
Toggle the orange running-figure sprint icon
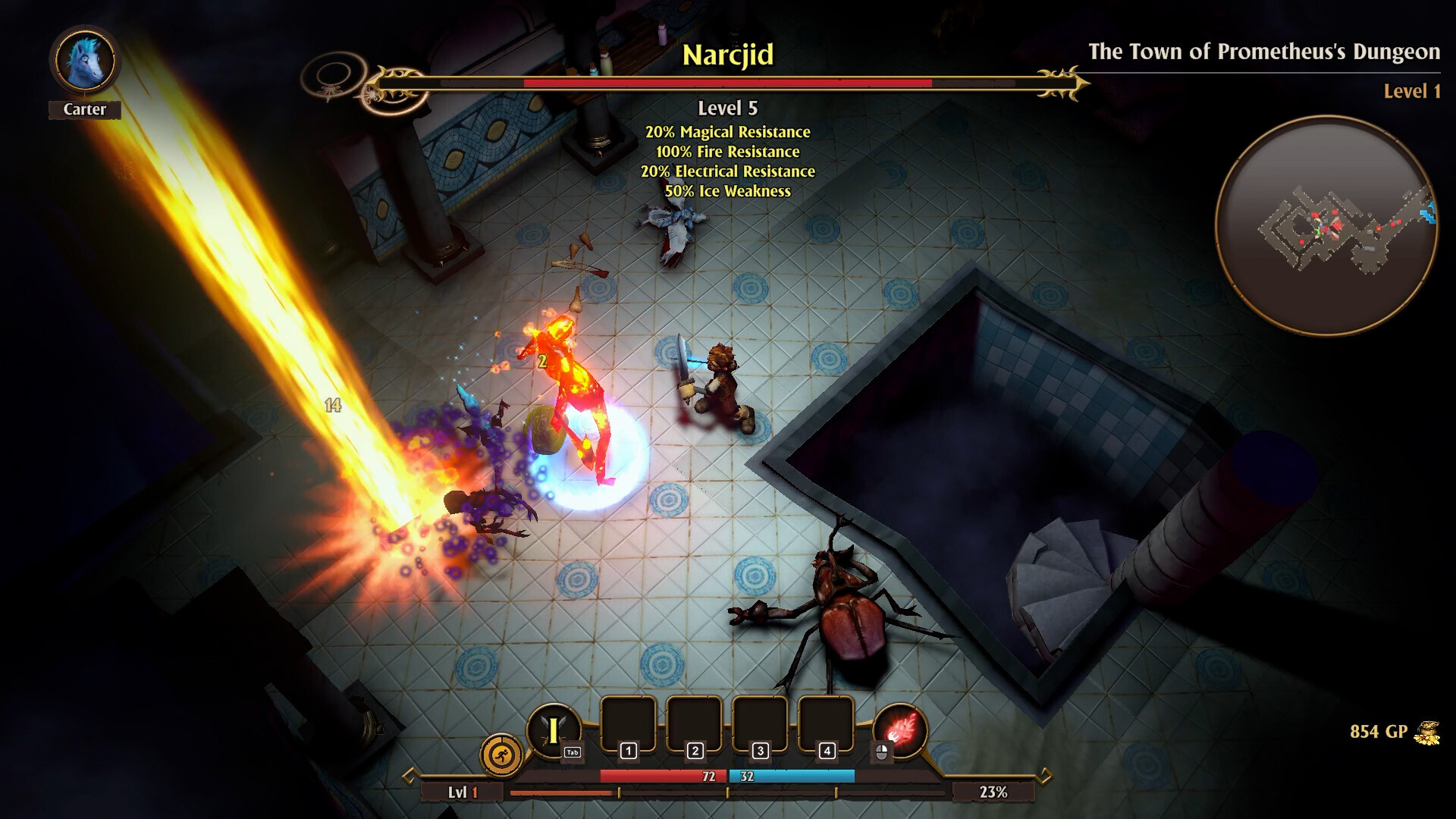click(501, 755)
